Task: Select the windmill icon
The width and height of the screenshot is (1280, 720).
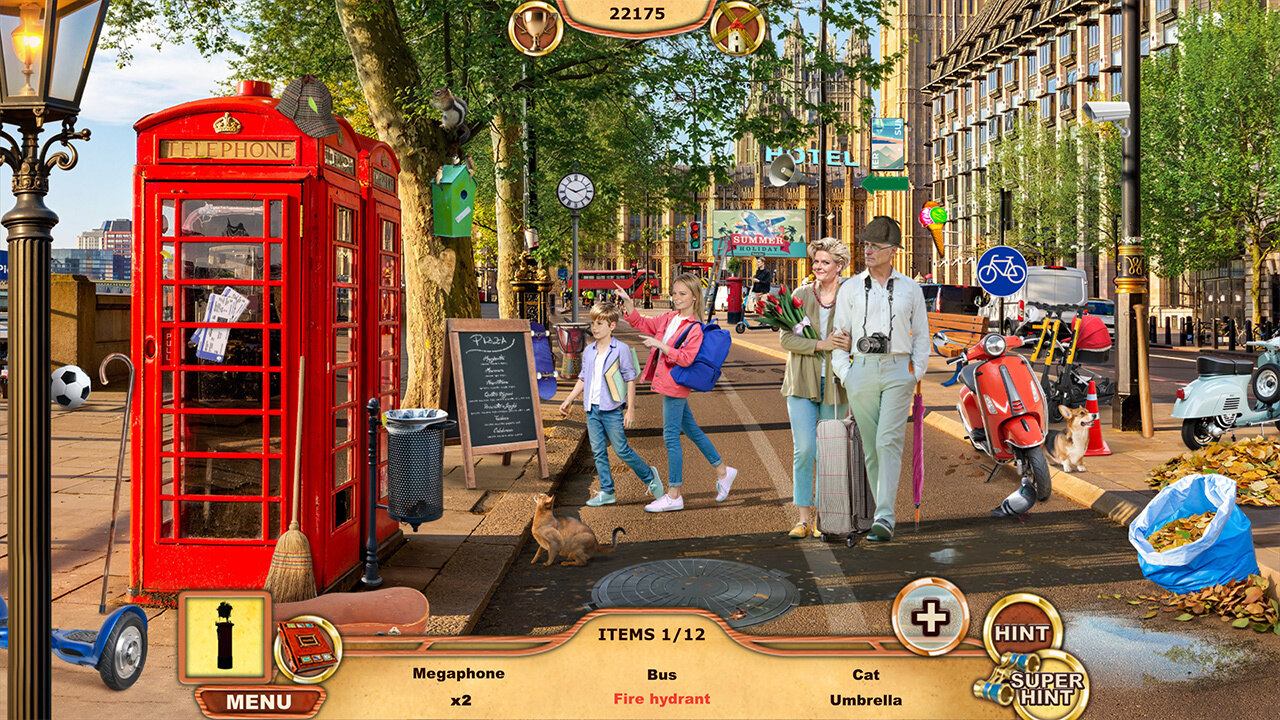Action: (738, 27)
